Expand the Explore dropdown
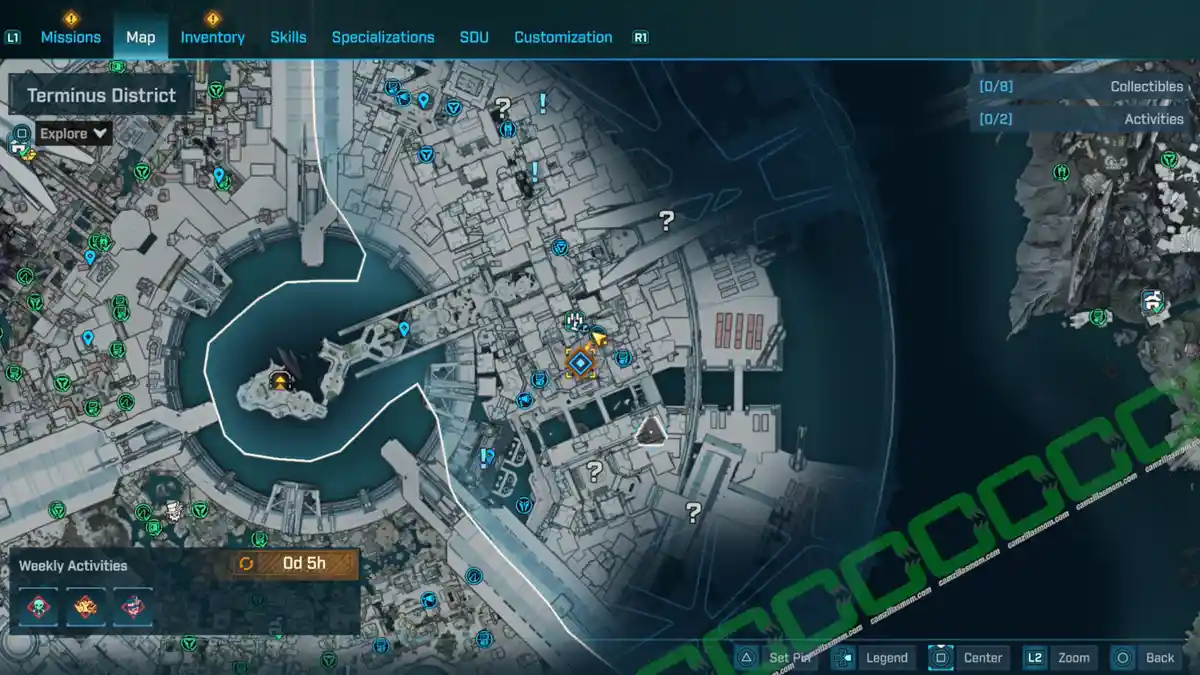The image size is (1200, 675). [75, 133]
